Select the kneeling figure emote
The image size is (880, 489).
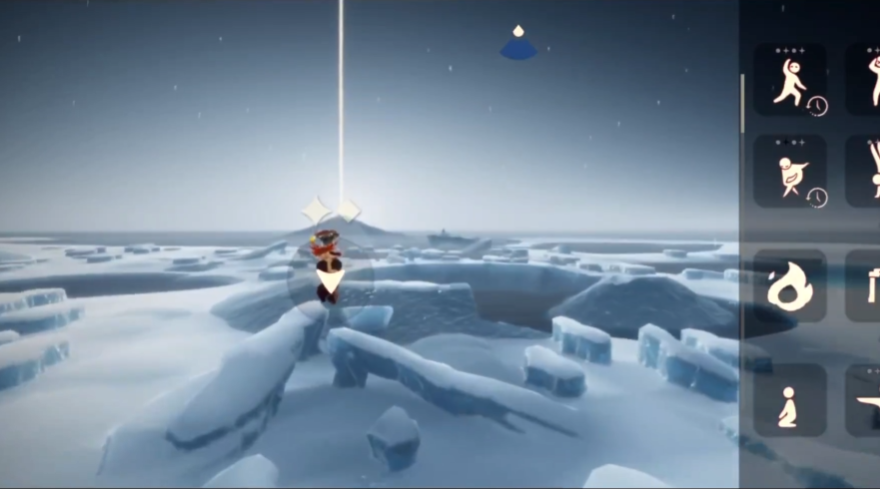789,400
